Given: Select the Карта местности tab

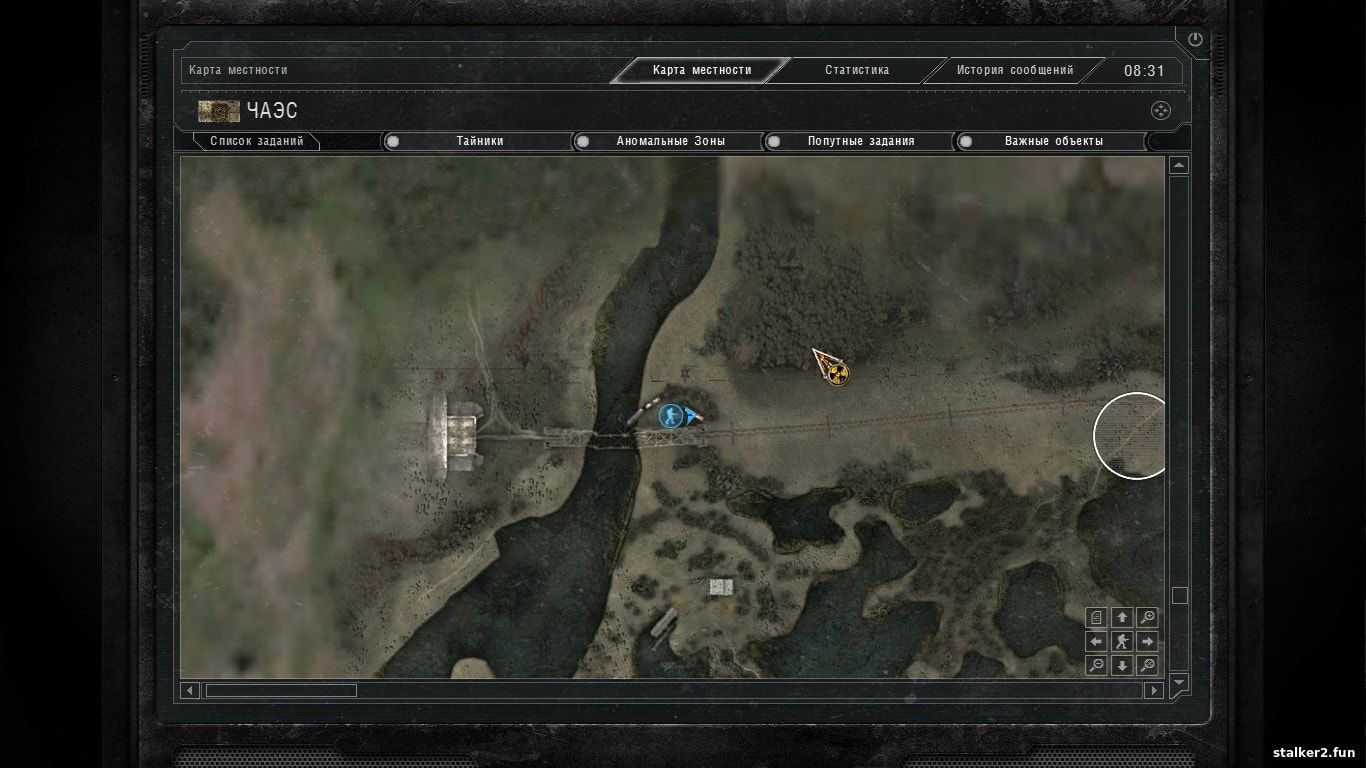Looking at the screenshot, I should pos(701,70).
